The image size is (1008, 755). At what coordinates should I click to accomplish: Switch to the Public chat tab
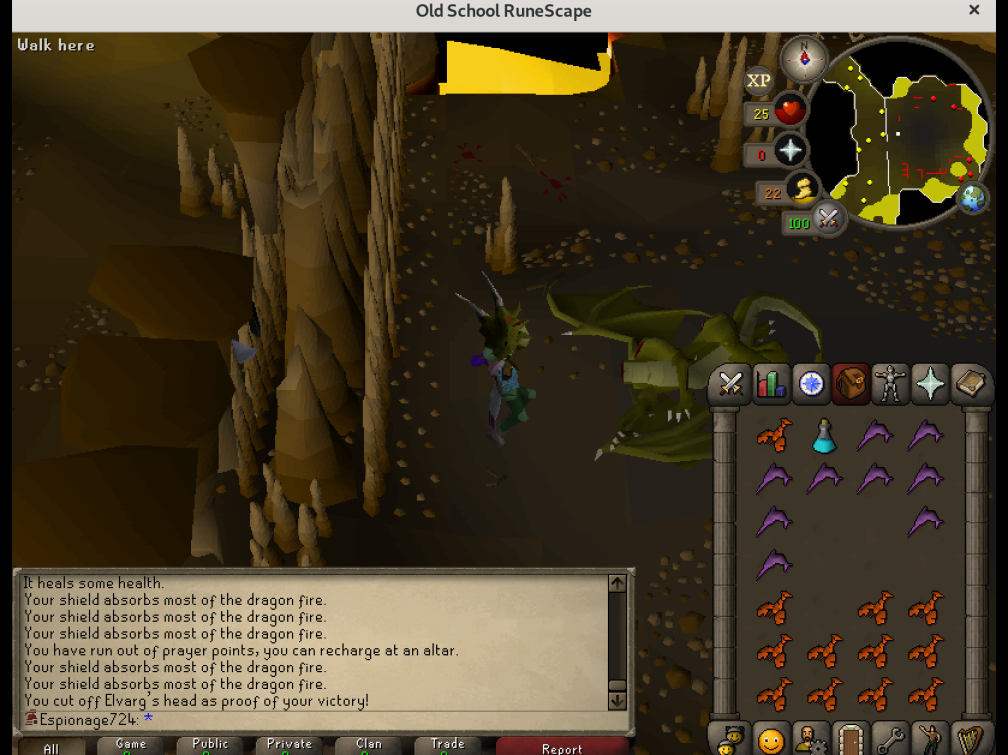coord(210,745)
